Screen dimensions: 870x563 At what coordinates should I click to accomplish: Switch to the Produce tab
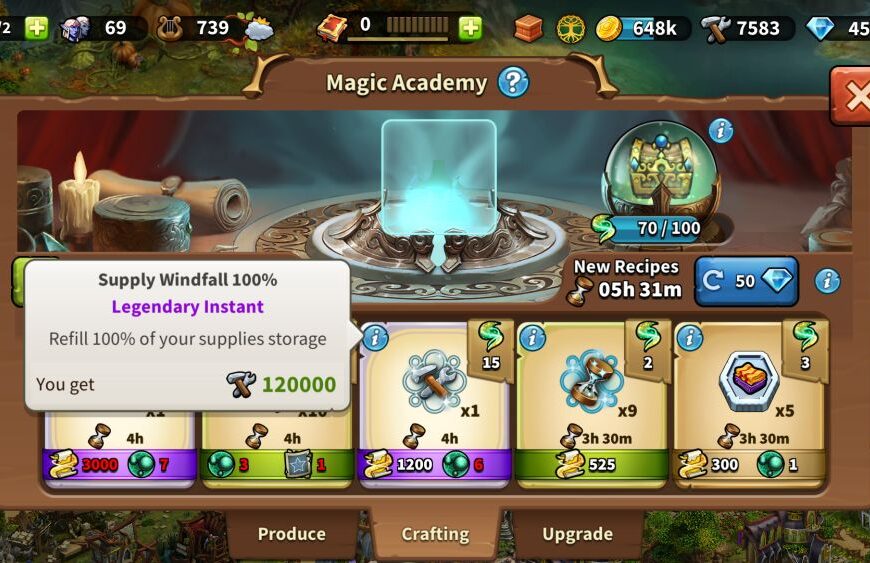coord(291,534)
